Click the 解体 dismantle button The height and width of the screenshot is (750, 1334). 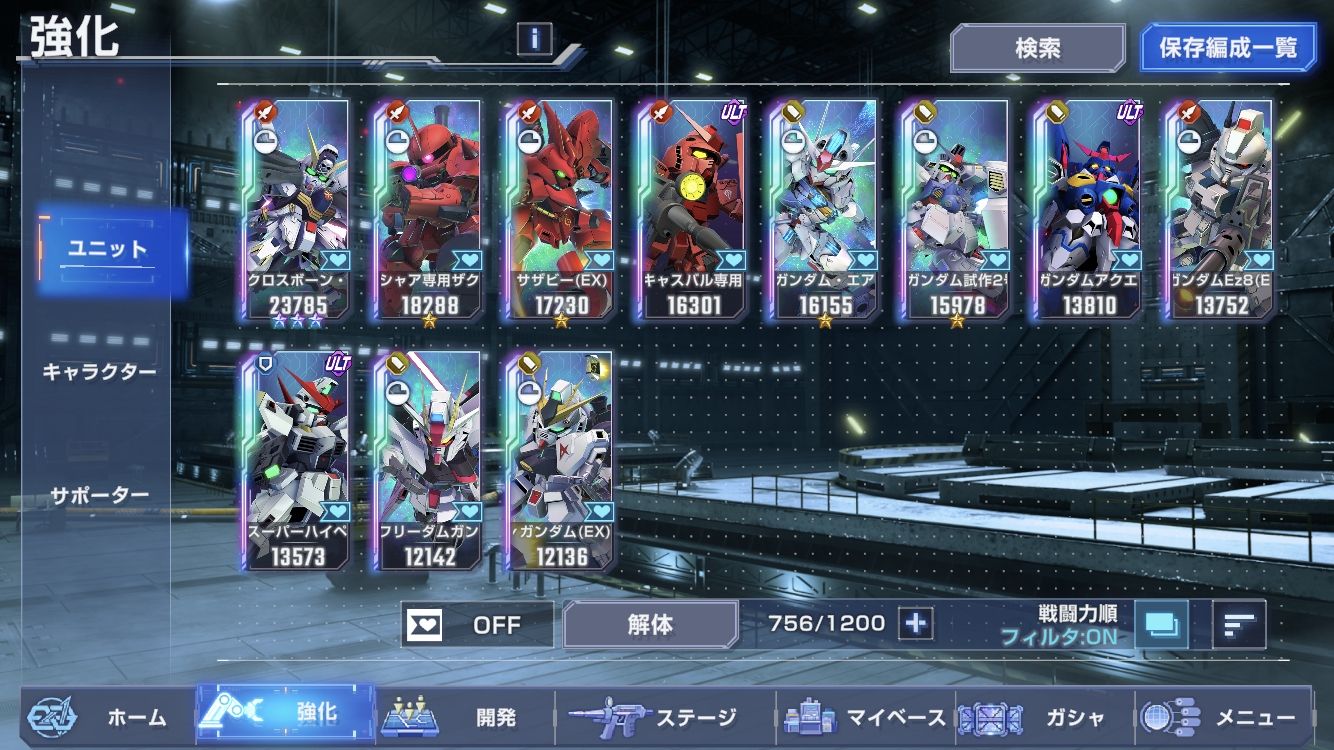(650, 625)
